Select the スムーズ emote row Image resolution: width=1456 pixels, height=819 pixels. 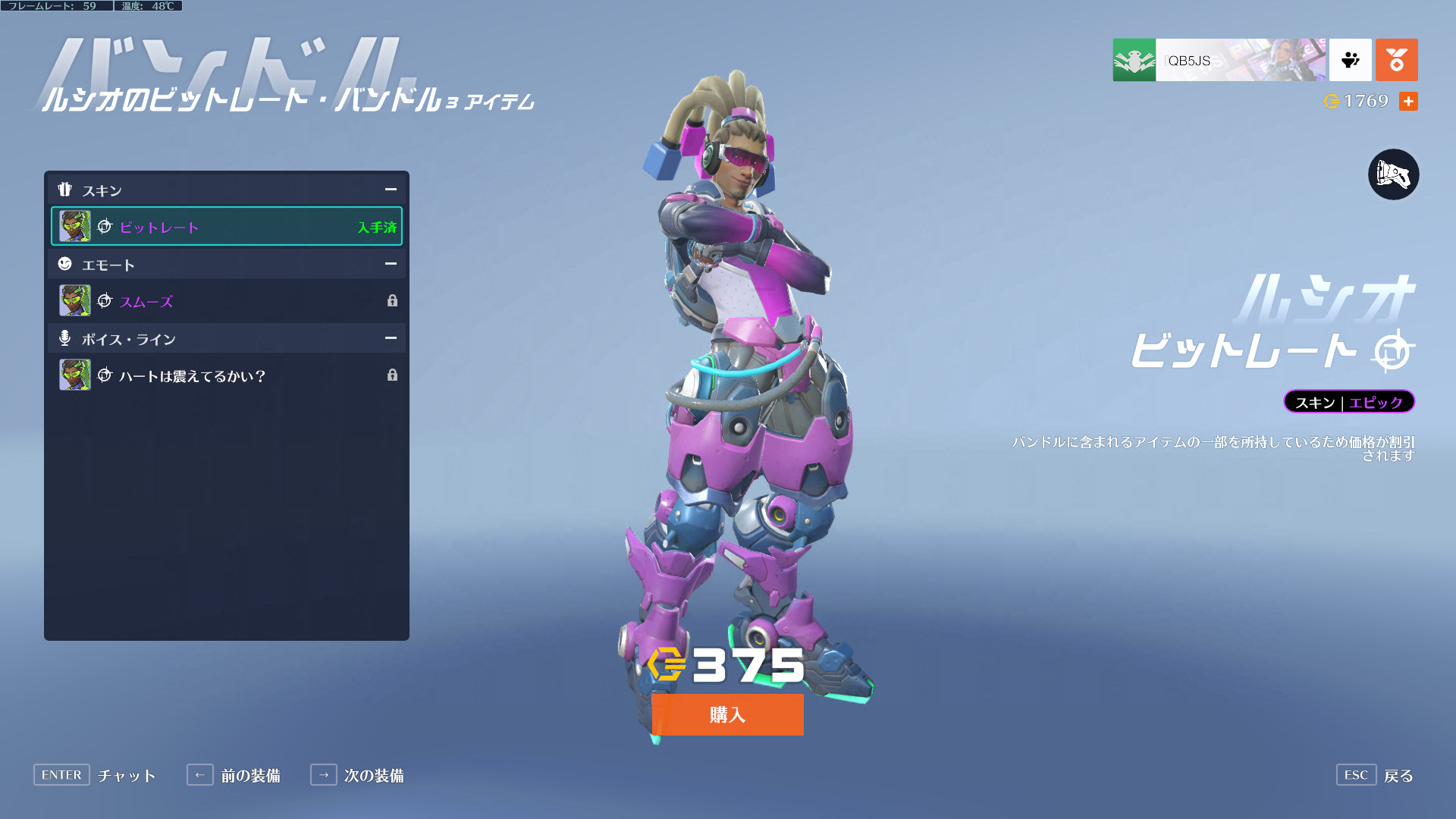coord(227,301)
